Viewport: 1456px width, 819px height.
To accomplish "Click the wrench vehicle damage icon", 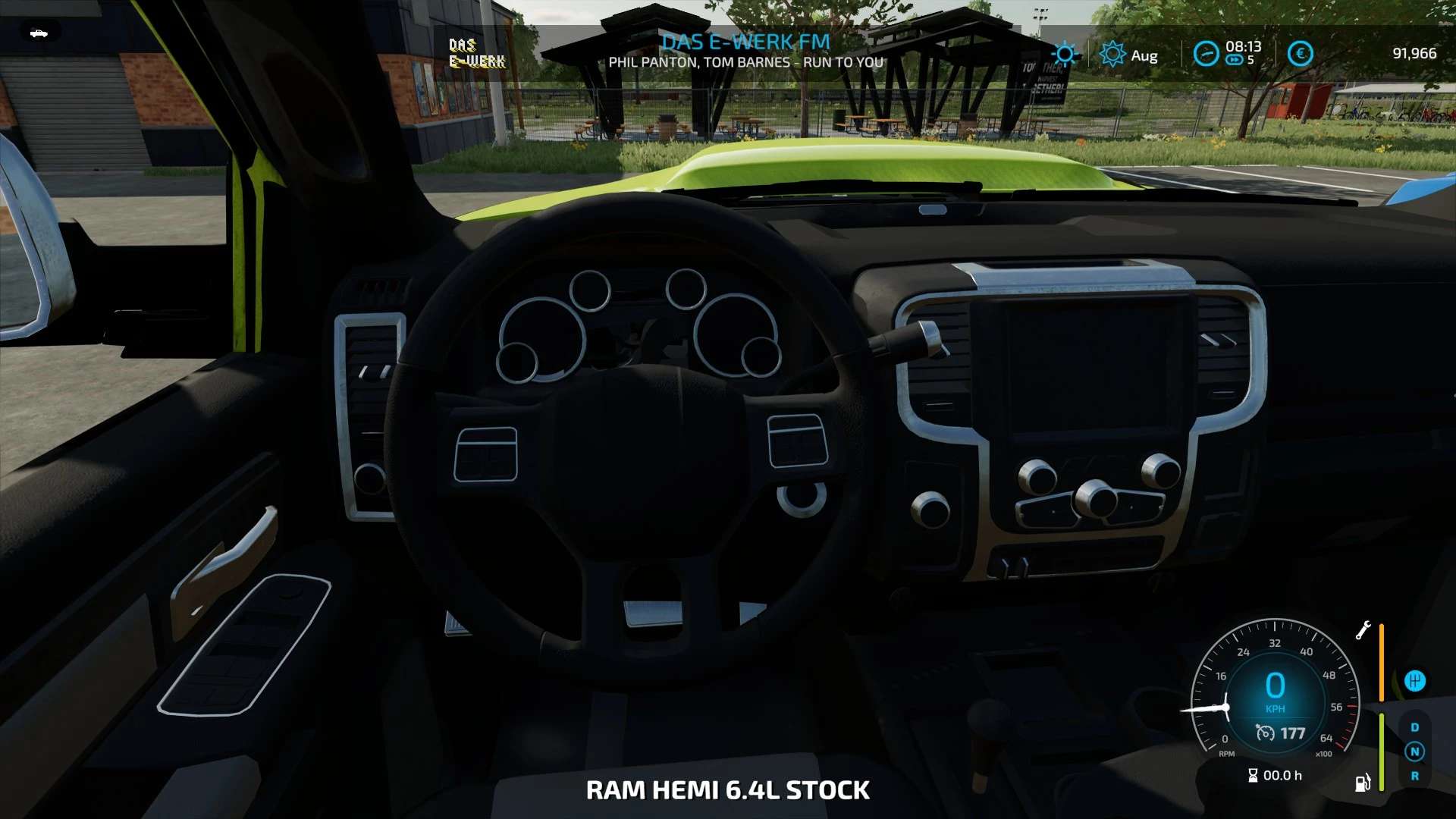I will point(1363,630).
